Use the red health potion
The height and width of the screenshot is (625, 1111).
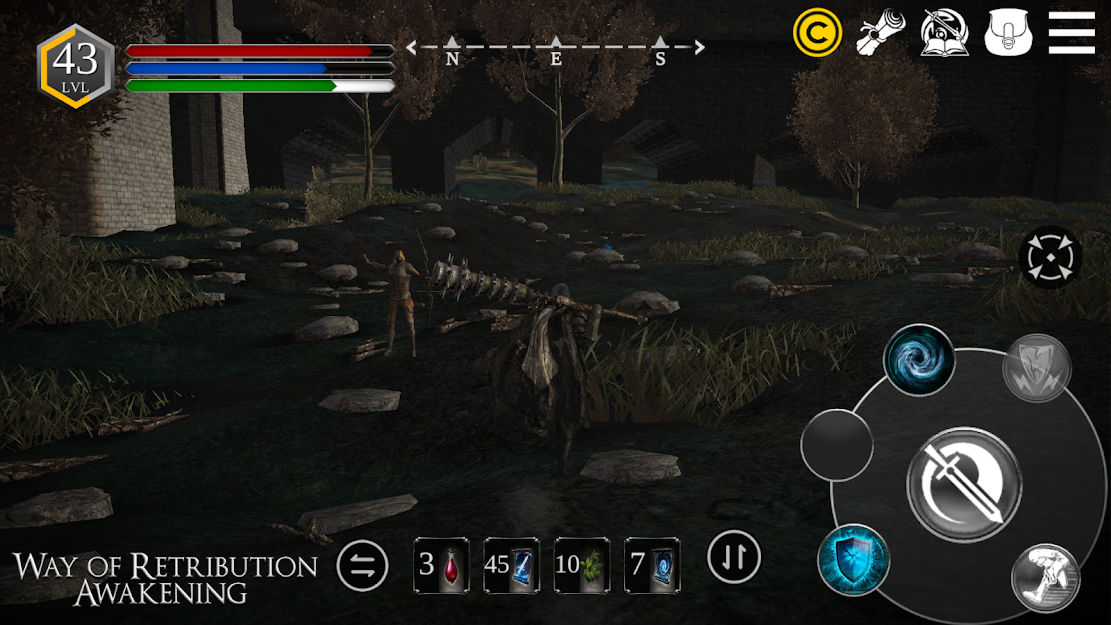(x=441, y=566)
